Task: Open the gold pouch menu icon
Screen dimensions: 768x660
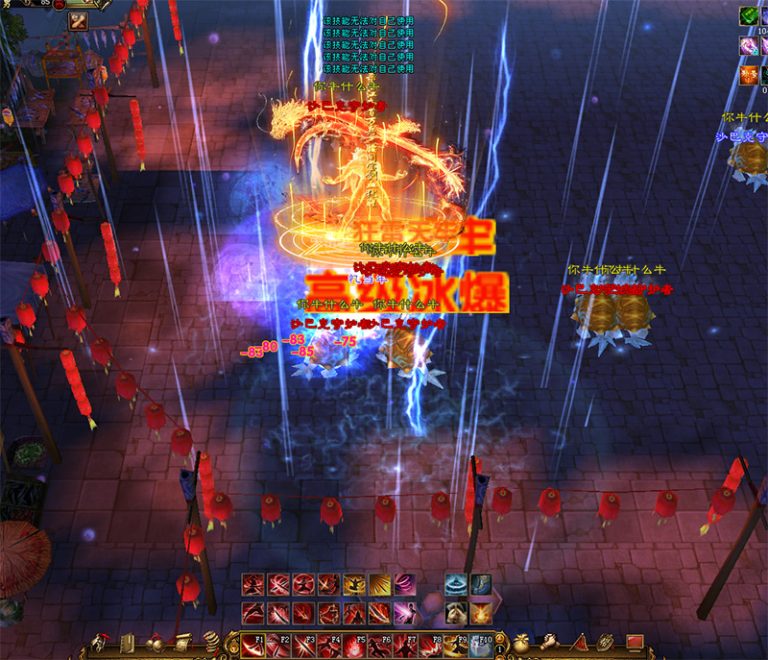Action: pyautogui.click(x=521, y=643)
